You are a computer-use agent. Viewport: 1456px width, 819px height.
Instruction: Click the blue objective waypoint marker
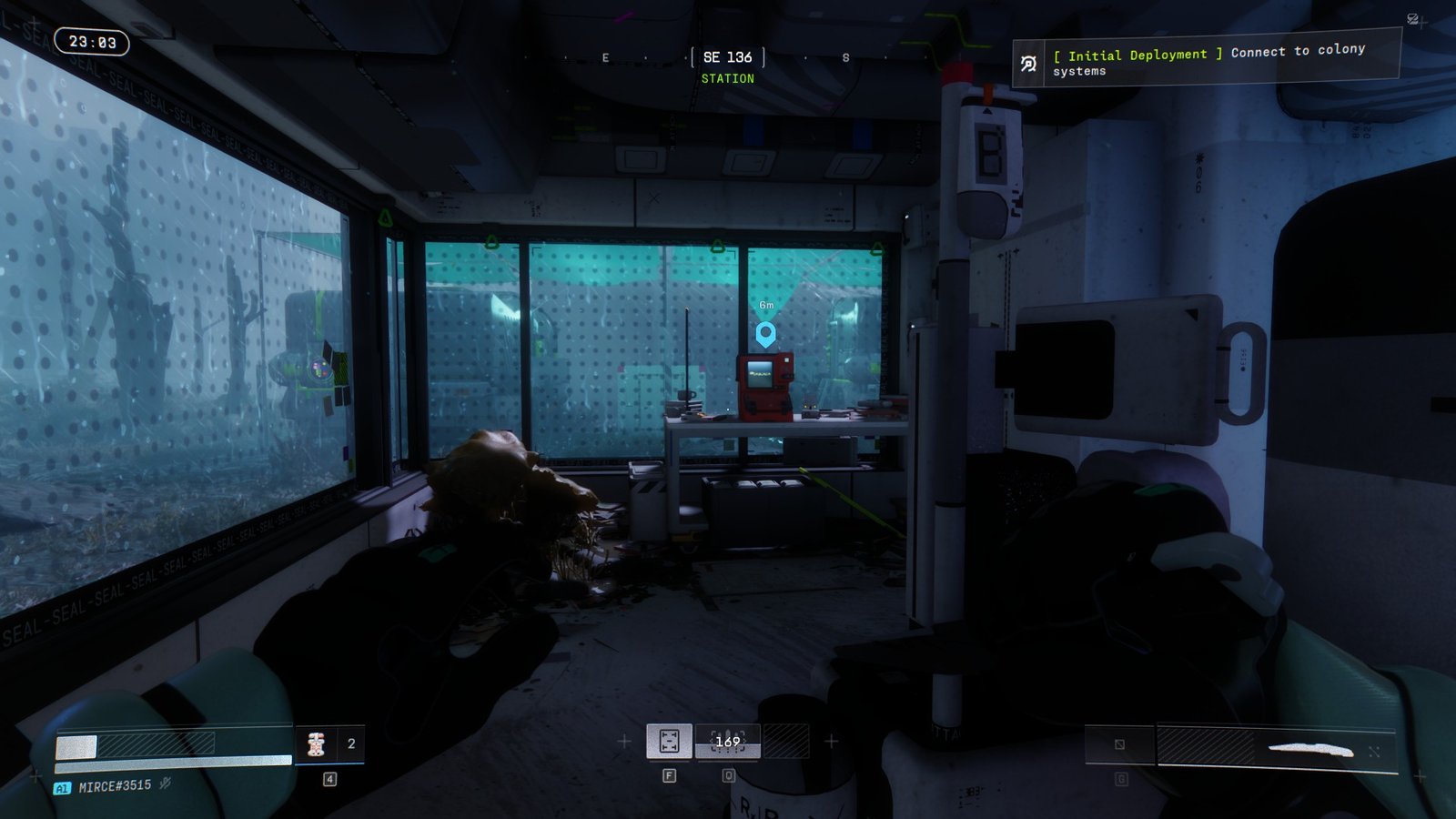click(766, 333)
